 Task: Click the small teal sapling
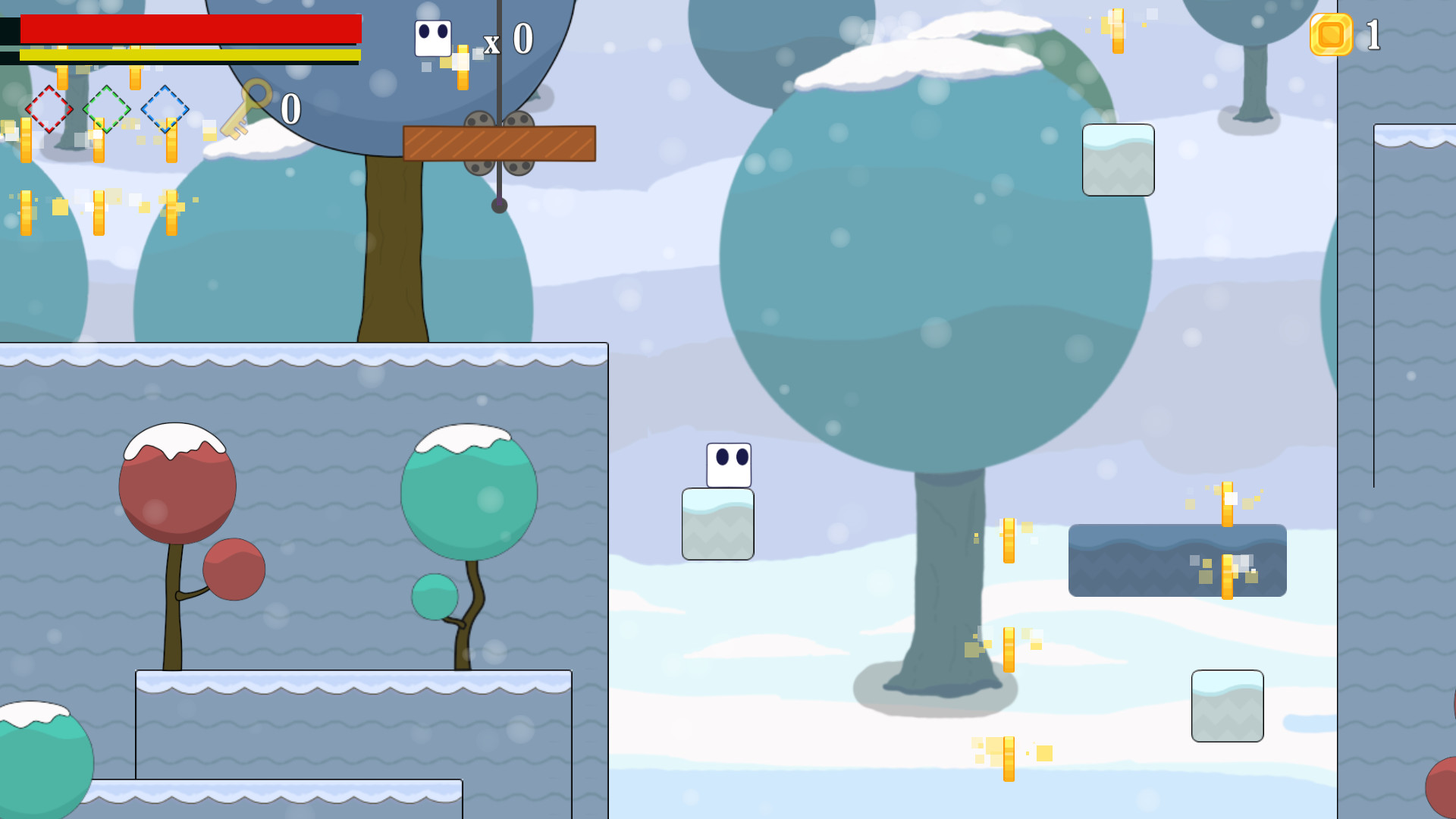click(x=433, y=597)
